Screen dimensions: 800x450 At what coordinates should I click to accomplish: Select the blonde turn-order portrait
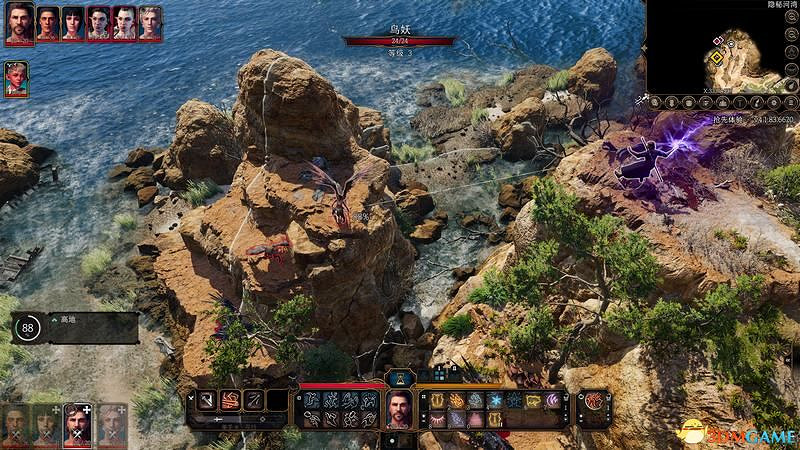click(149, 23)
